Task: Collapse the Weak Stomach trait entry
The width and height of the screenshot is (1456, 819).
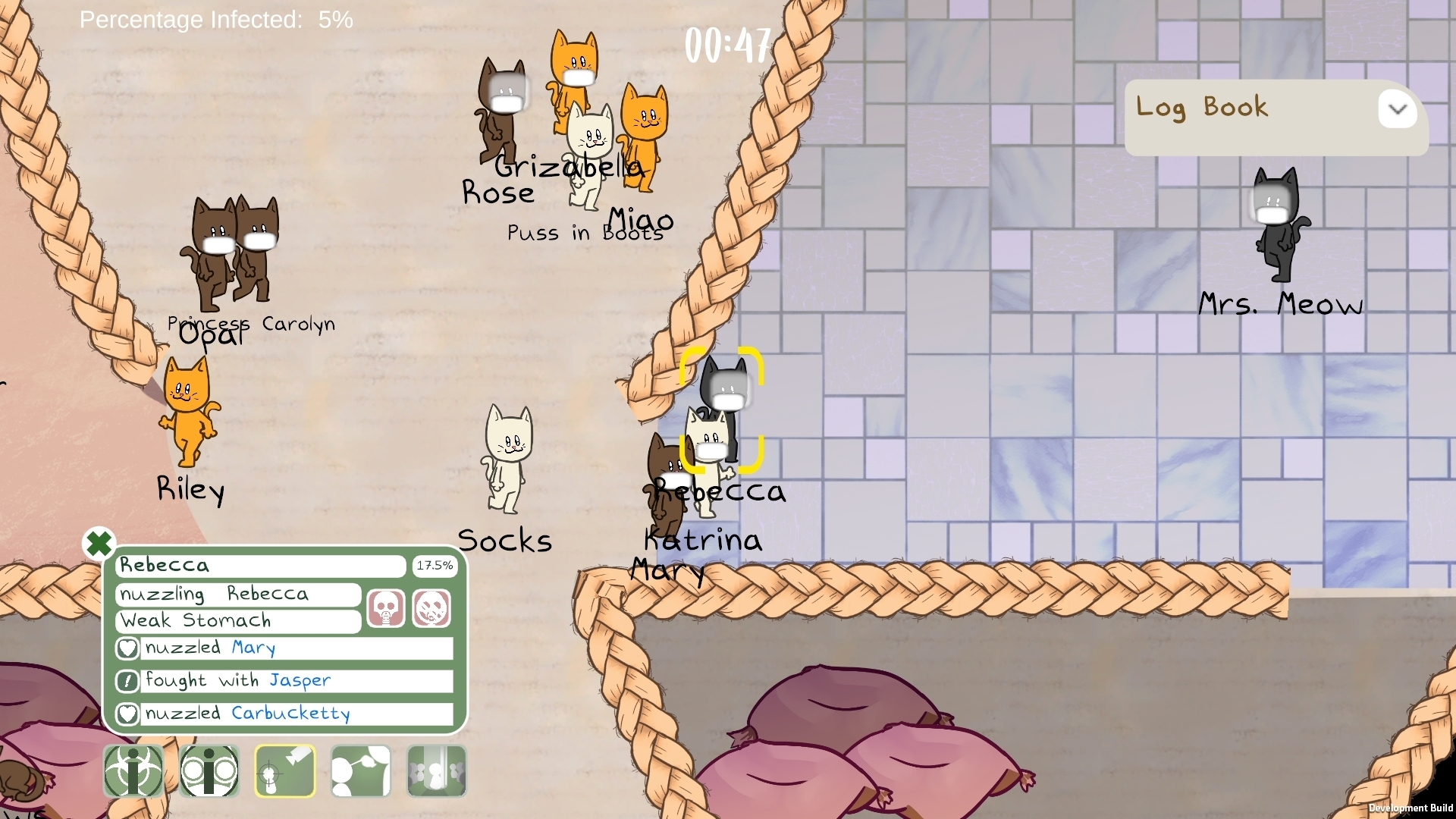Action: 237,621
